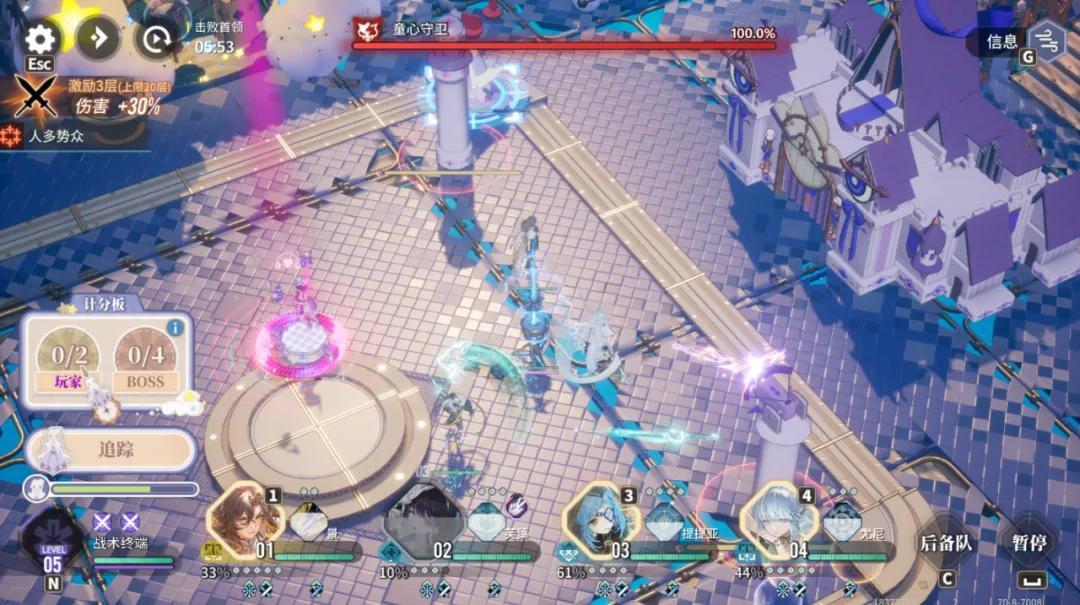The height and width of the screenshot is (605, 1080).
Task: Pause the battle with 暂停
Action: pyautogui.click(x=1028, y=543)
